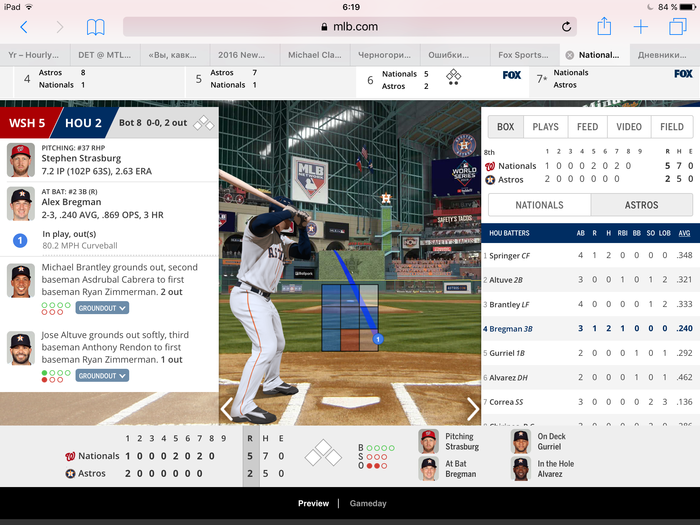Expand Brantley's GROUNDOUT dropdown

coord(102,308)
